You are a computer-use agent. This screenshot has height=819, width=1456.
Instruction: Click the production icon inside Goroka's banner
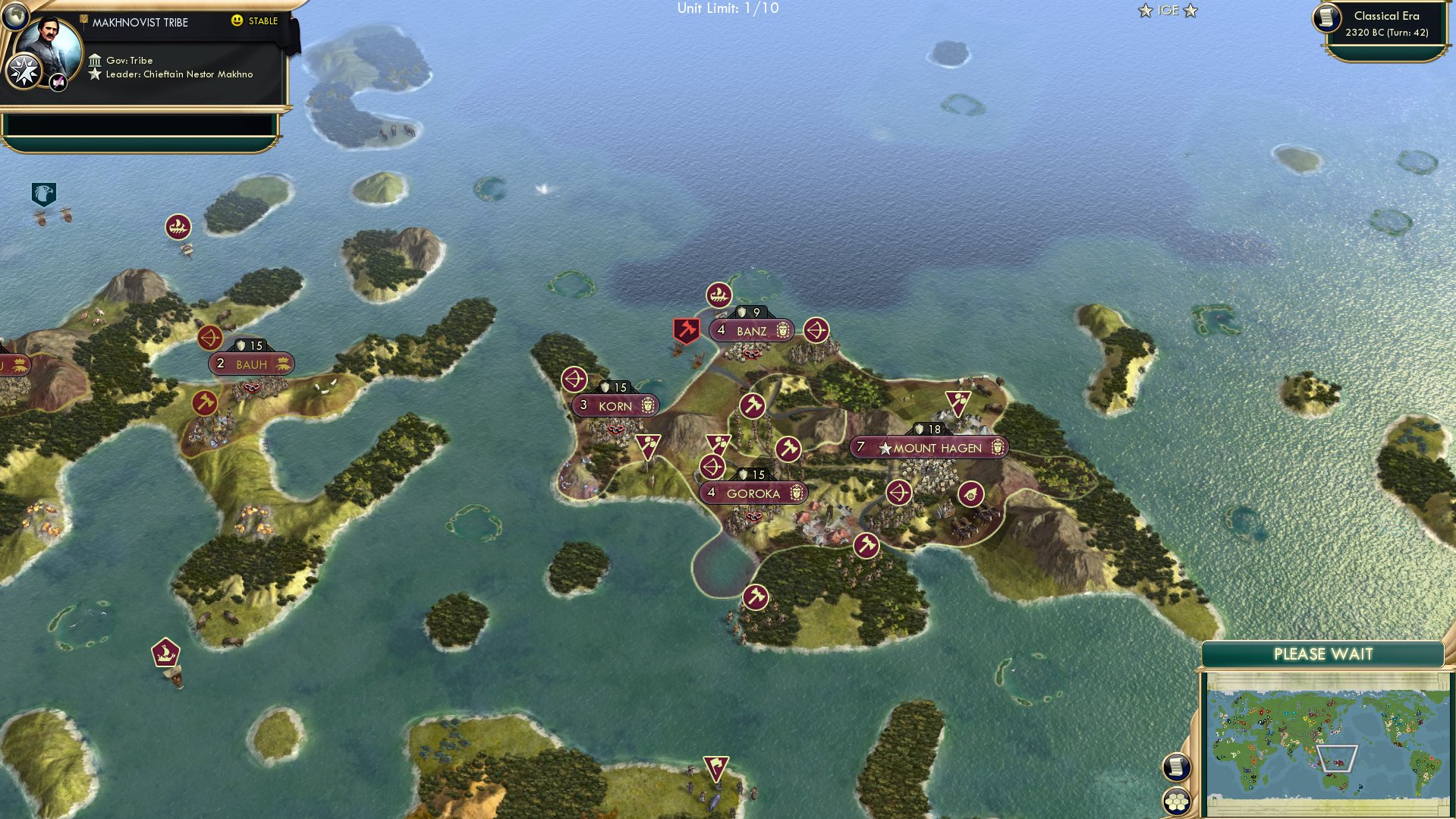797,493
